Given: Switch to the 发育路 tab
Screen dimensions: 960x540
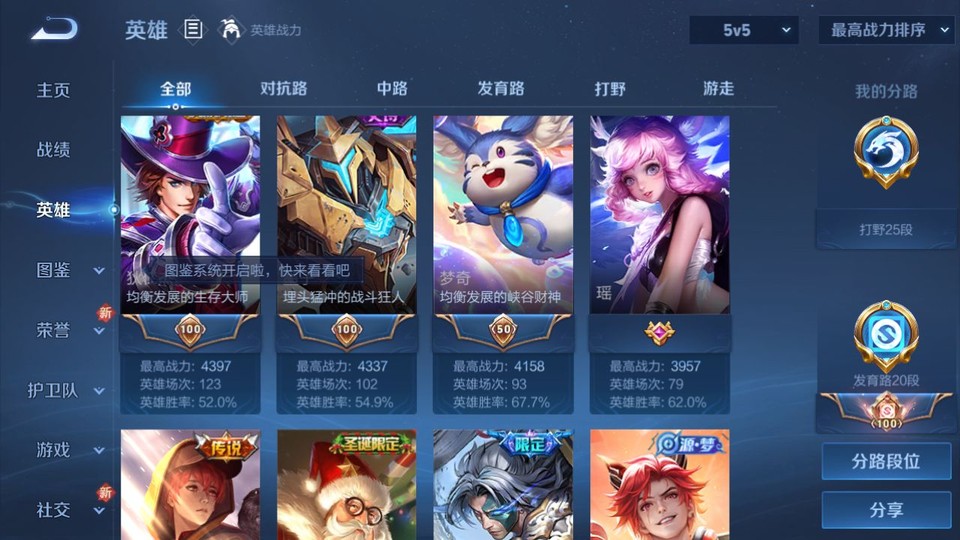Looking at the screenshot, I should (500, 88).
